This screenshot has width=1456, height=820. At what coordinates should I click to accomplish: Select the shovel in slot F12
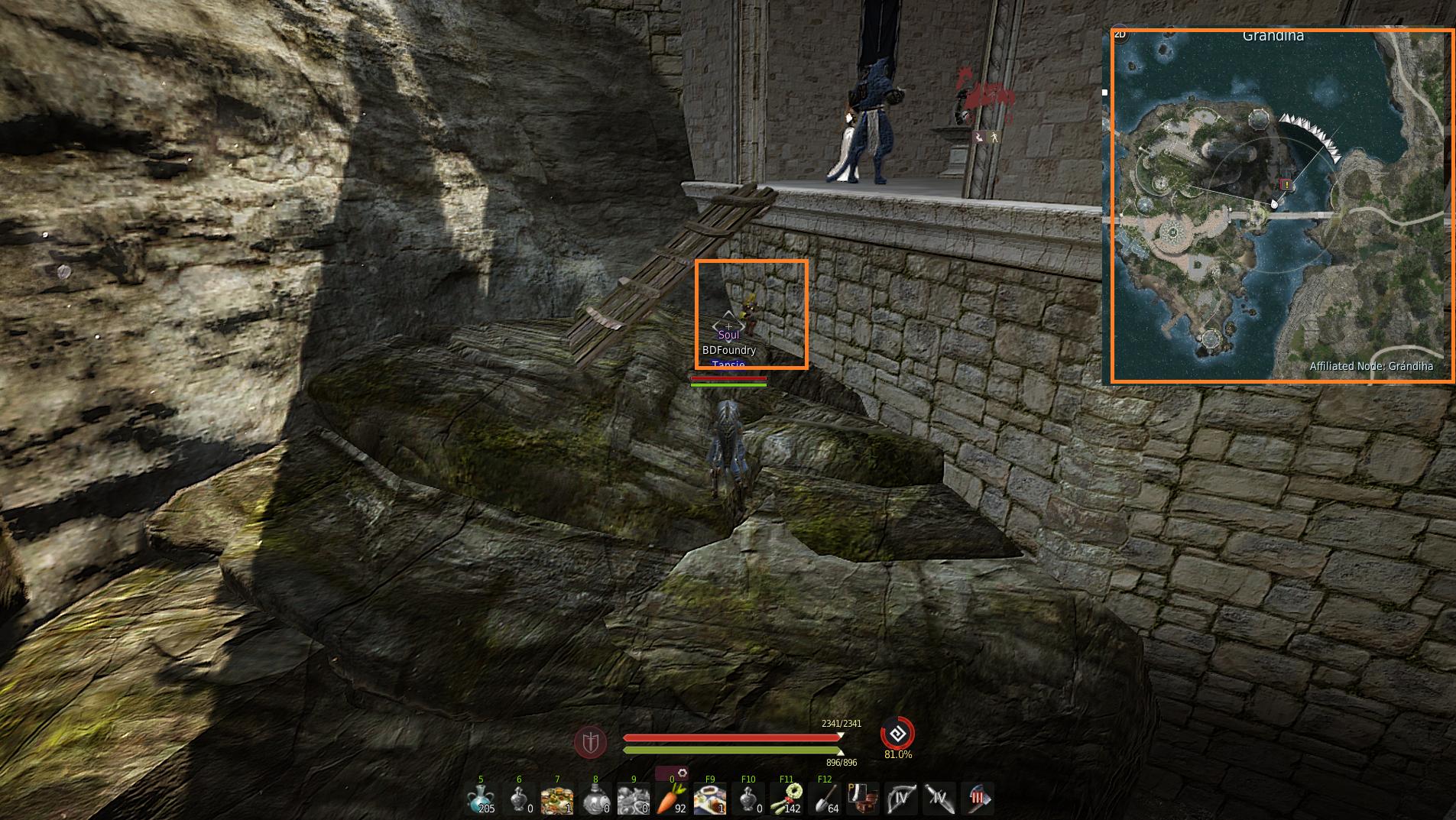[825, 799]
